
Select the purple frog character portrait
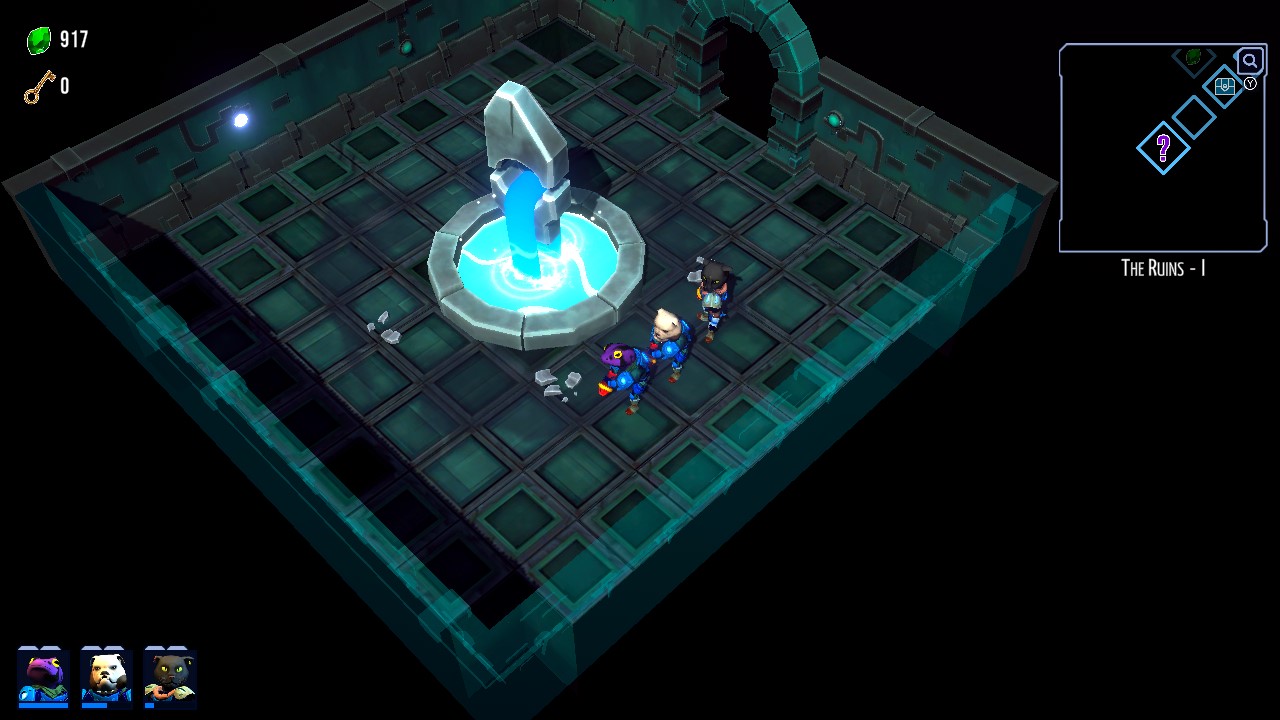[x=43, y=673]
